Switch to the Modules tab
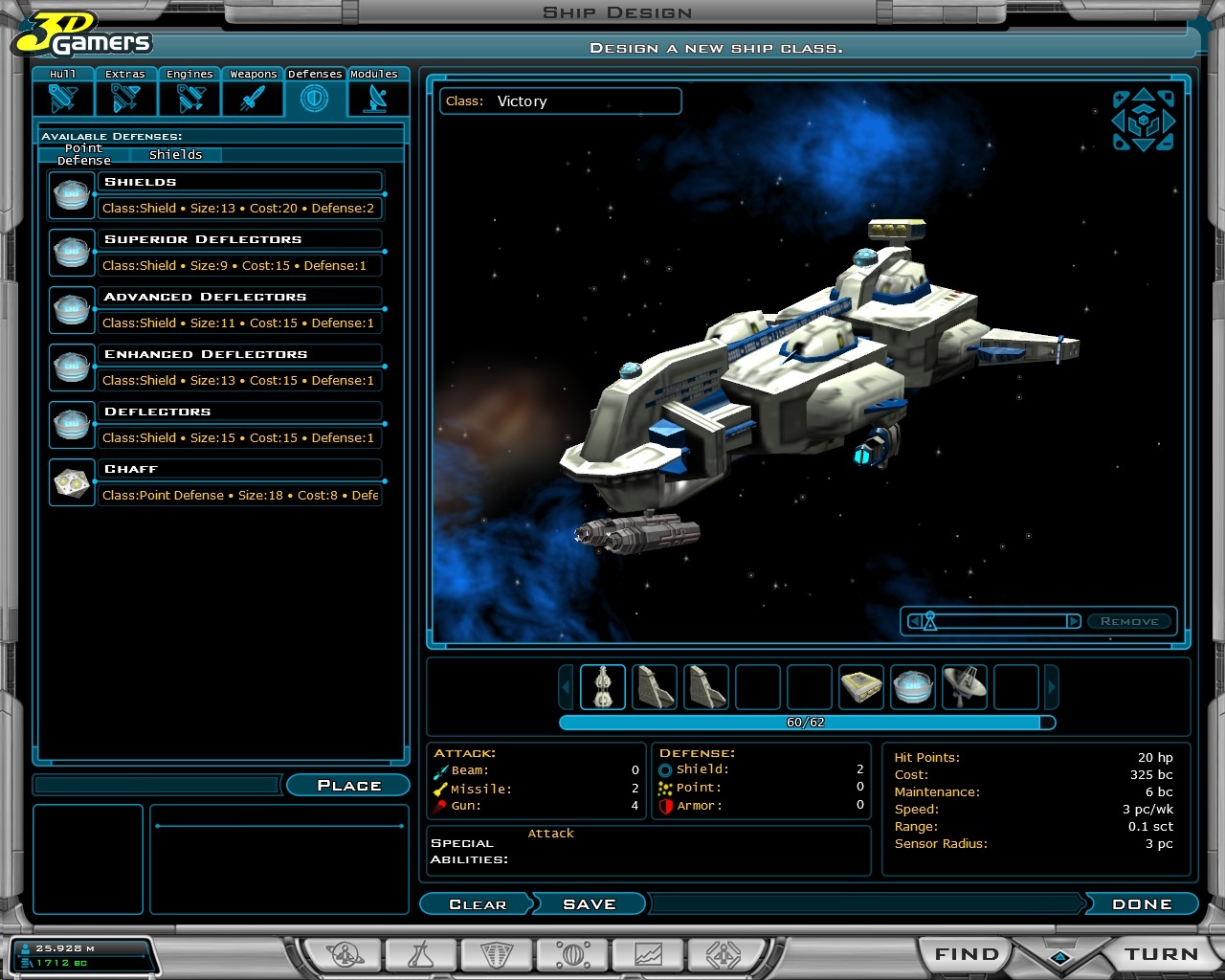 375,90
